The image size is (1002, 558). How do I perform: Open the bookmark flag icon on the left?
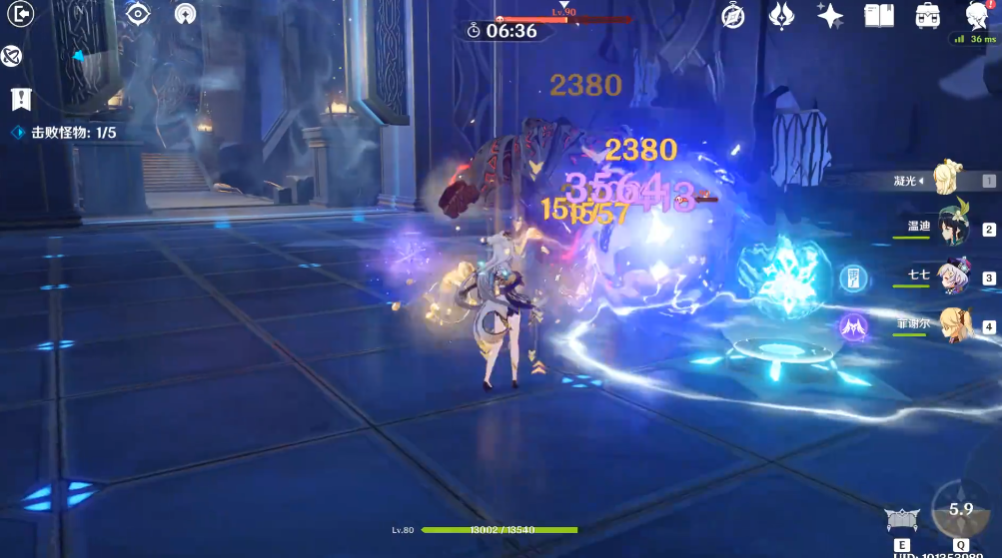click(x=20, y=99)
